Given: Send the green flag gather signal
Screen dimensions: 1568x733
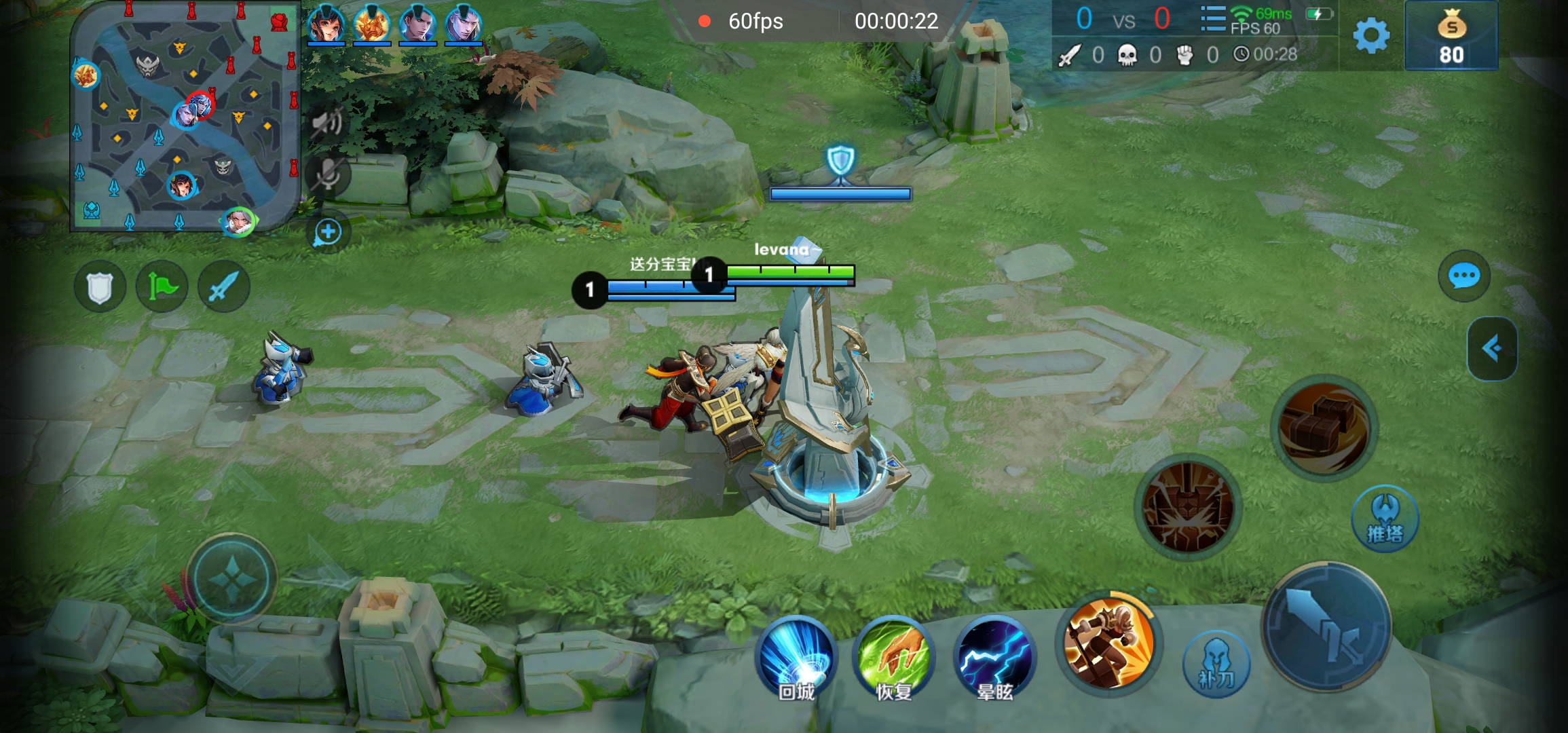Looking at the screenshot, I should (162, 287).
